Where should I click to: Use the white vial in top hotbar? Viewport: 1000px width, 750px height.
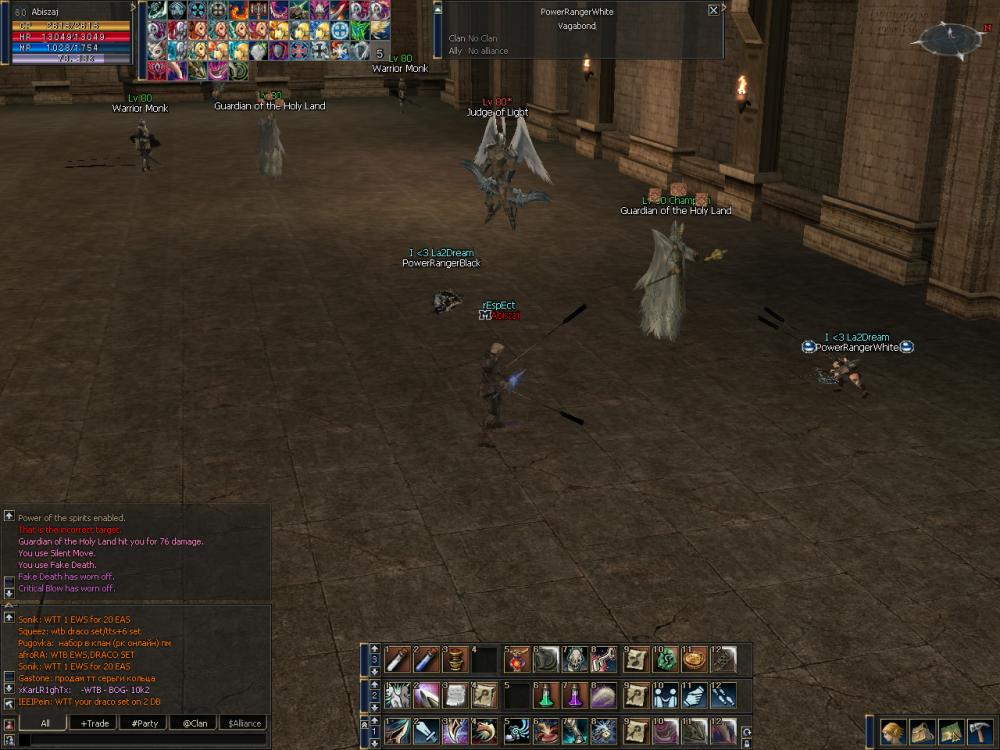click(398, 659)
